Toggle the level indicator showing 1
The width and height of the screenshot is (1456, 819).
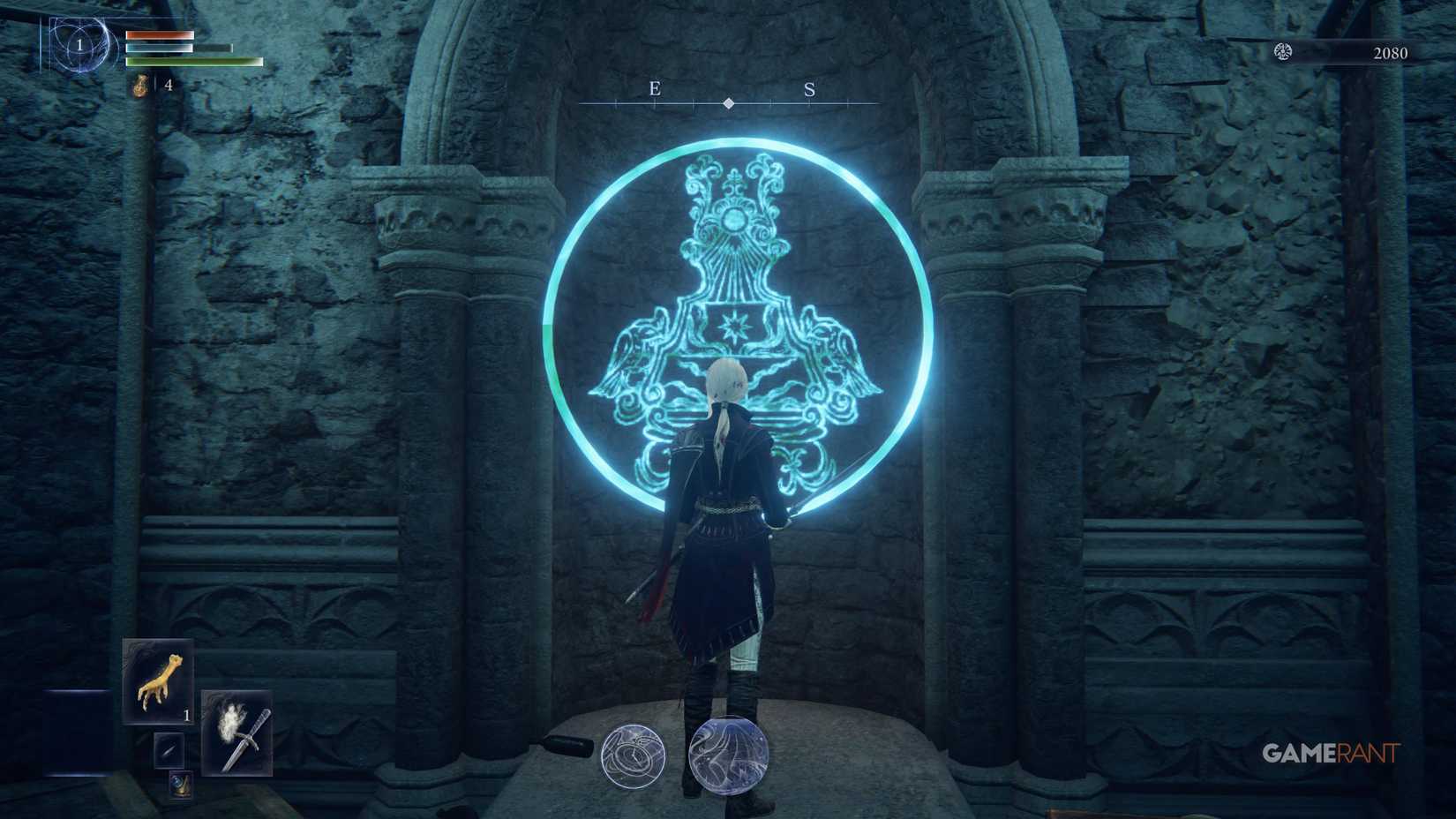[80, 45]
